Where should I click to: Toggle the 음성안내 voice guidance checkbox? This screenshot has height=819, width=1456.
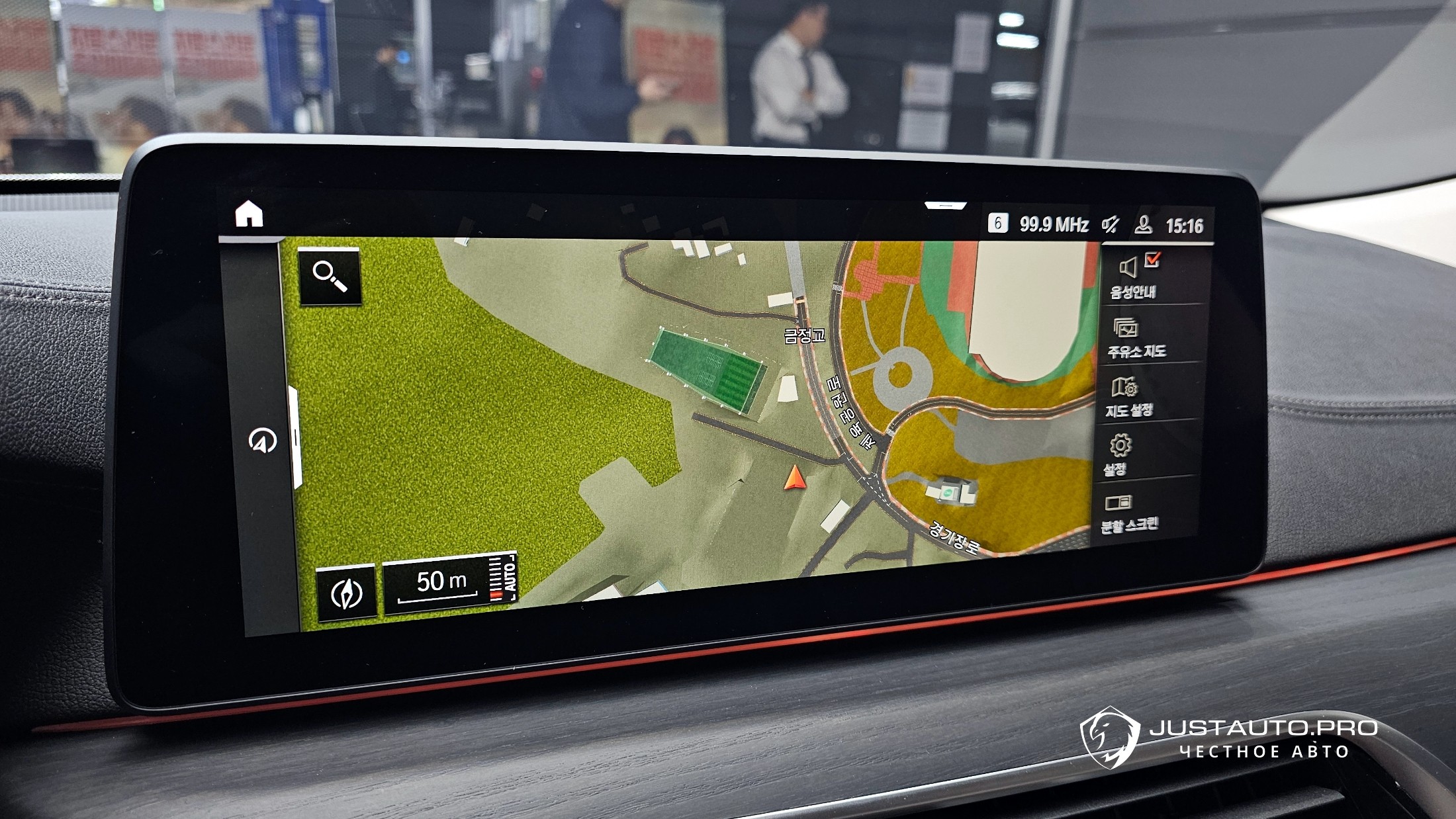pyautogui.click(x=1152, y=261)
